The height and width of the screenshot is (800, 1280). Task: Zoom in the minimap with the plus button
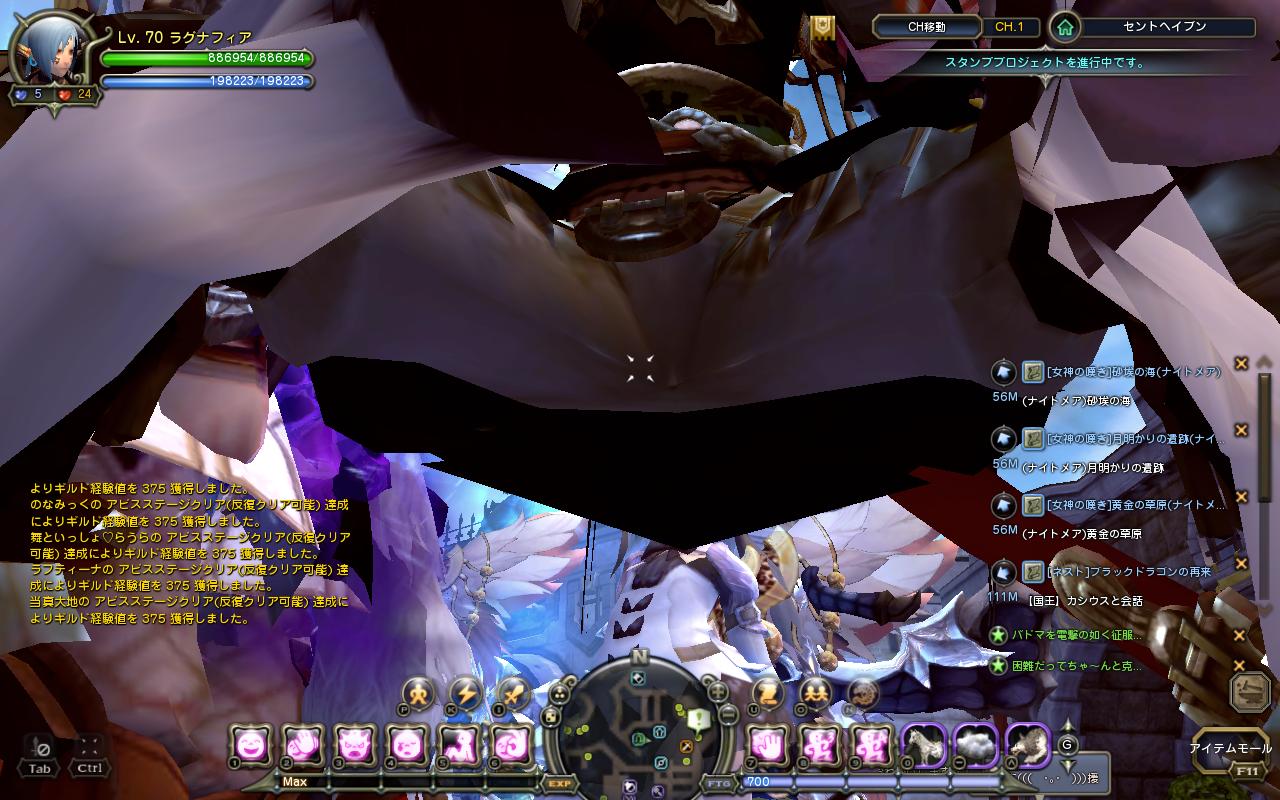click(717, 690)
